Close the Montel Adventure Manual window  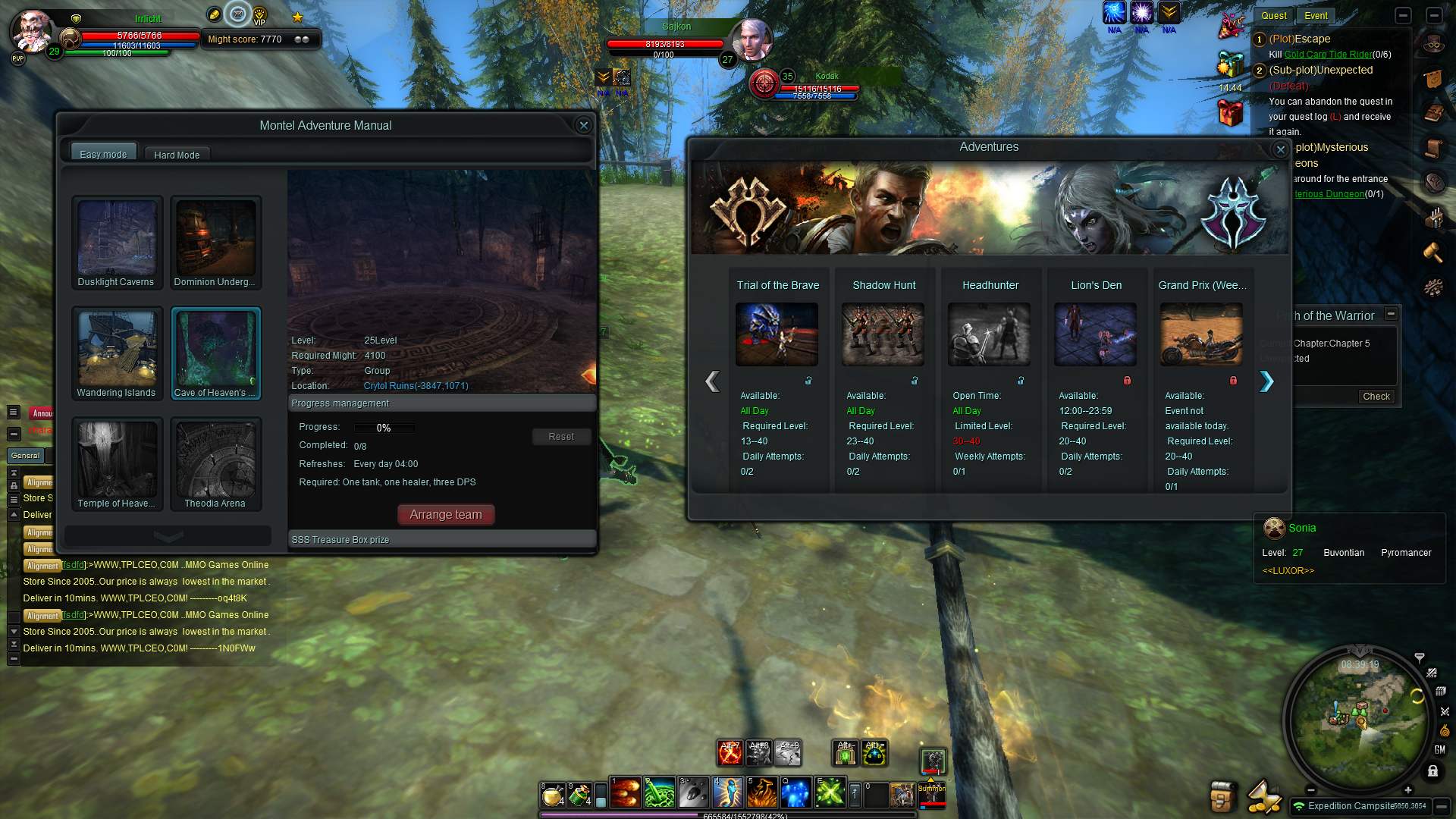pos(583,126)
